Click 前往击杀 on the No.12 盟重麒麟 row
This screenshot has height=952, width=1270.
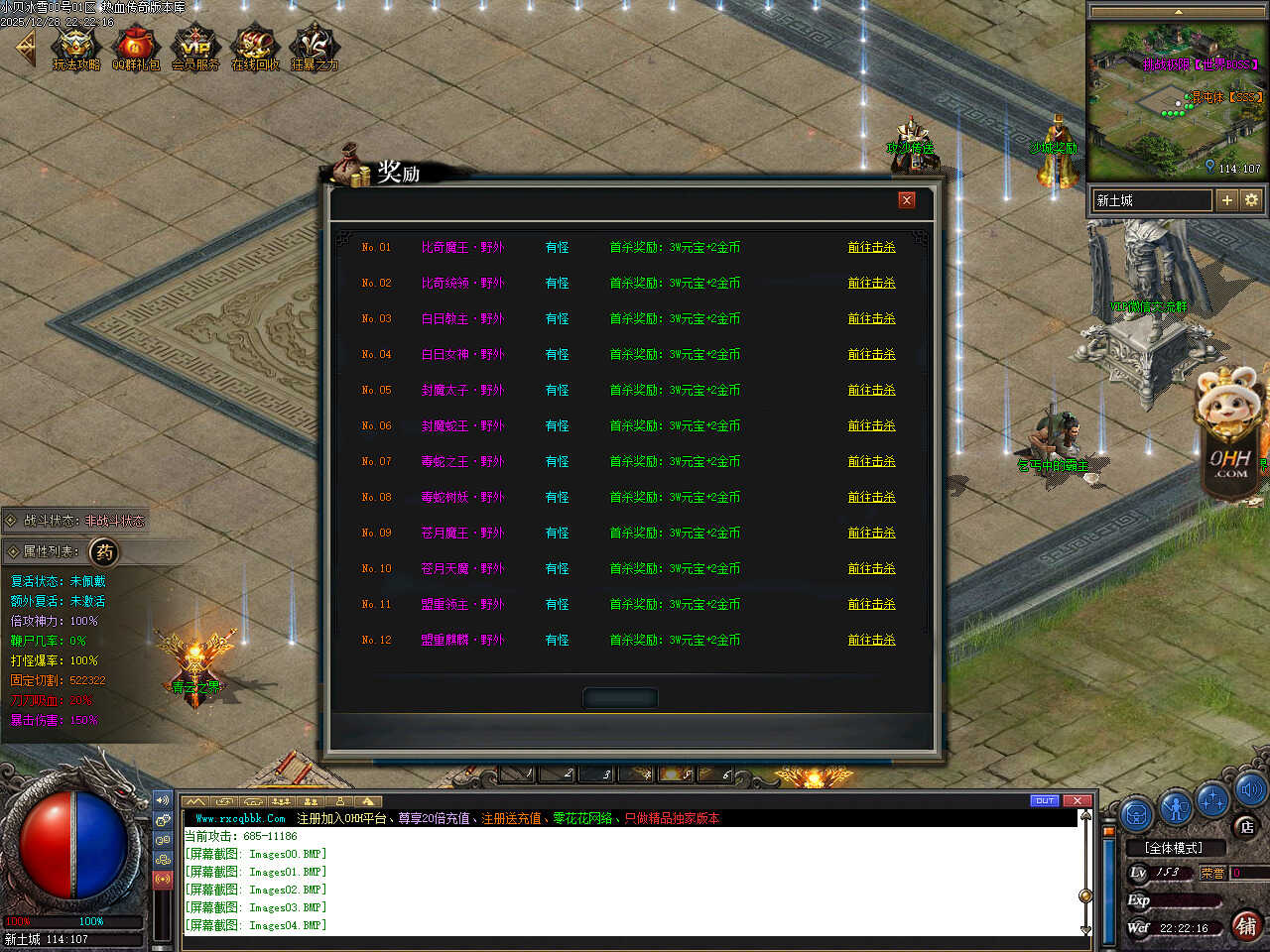coord(871,640)
